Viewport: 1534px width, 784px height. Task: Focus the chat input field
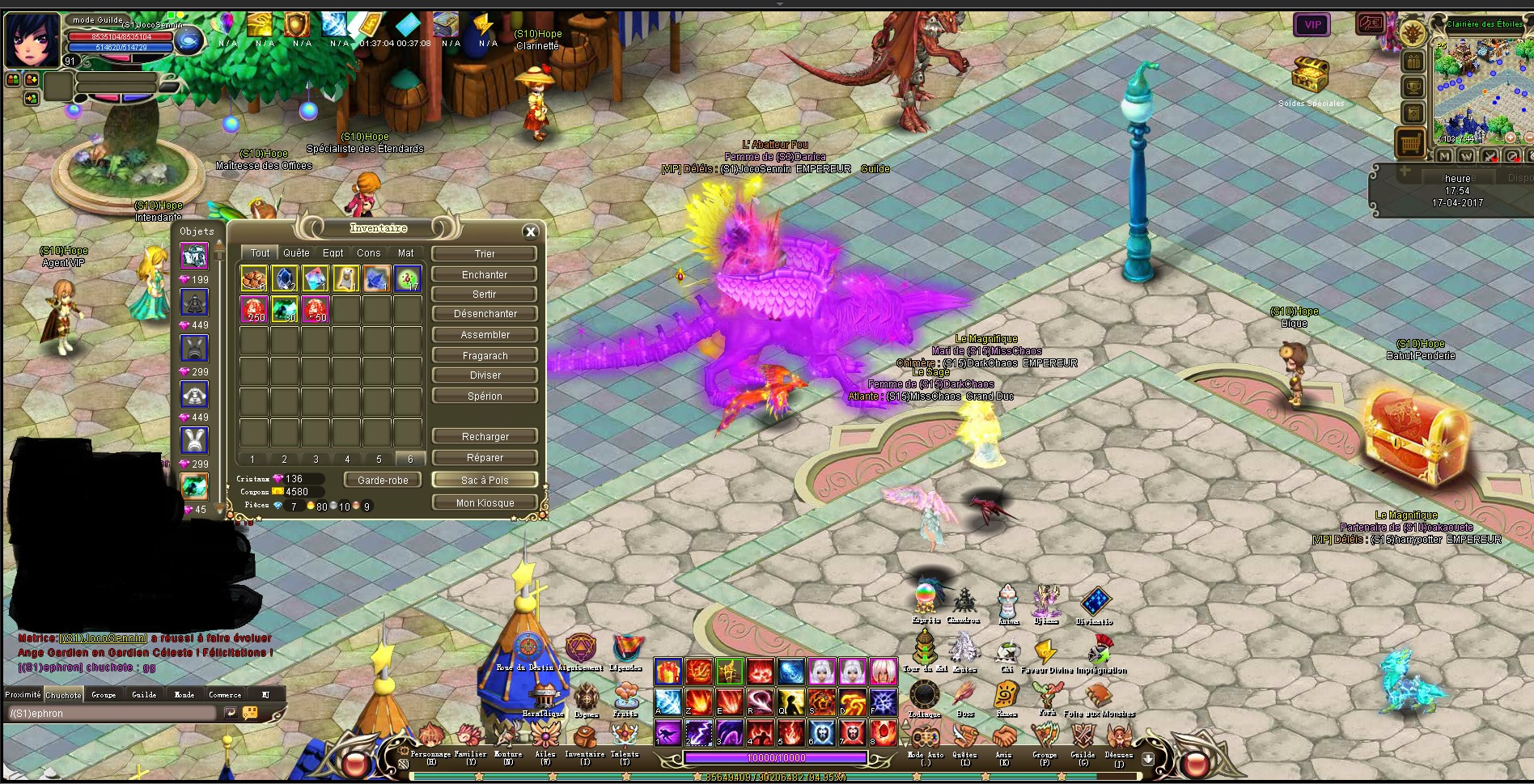click(x=112, y=714)
